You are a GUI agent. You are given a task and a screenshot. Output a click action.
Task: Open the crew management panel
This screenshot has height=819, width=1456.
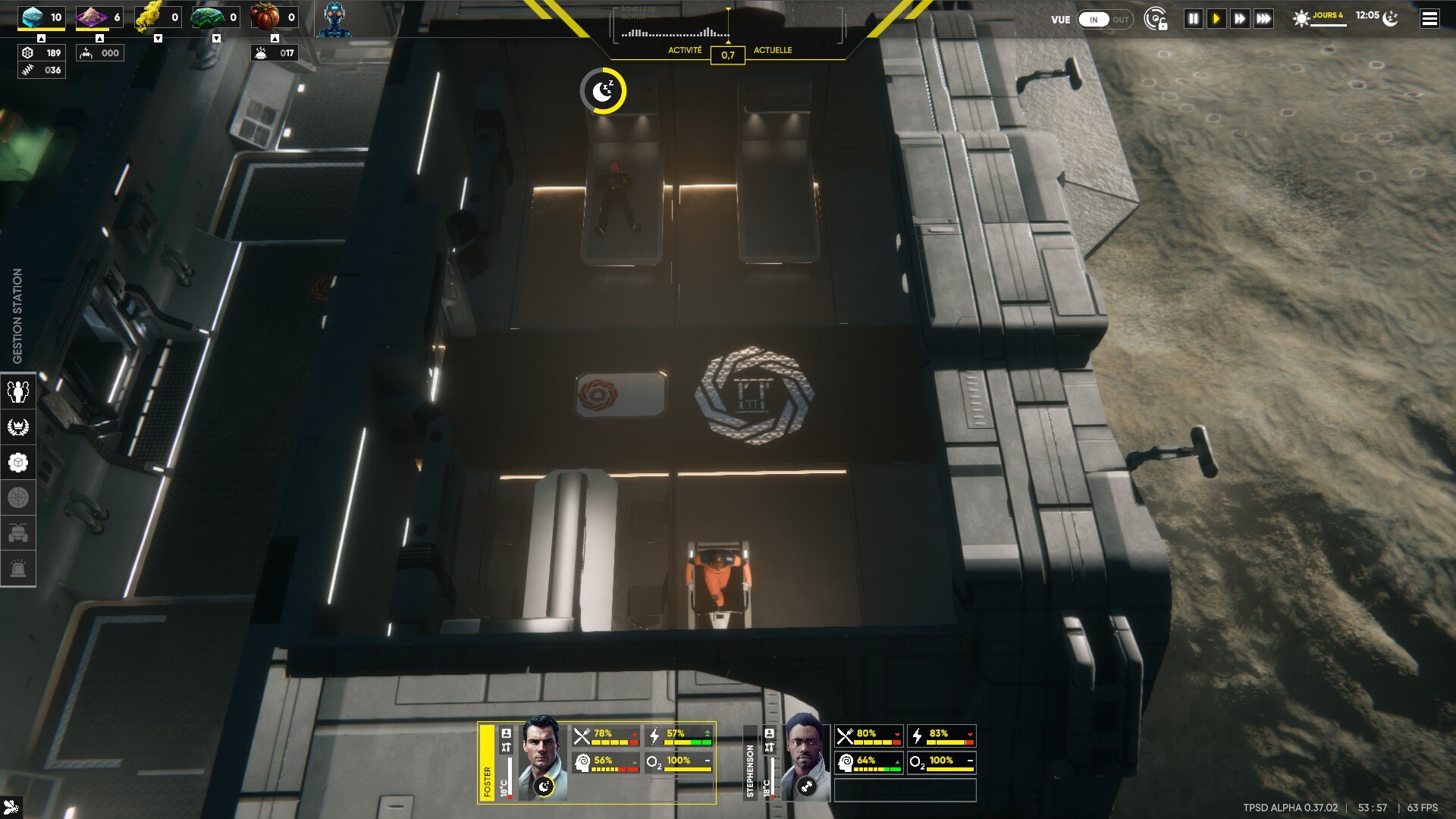coord(18,391)
